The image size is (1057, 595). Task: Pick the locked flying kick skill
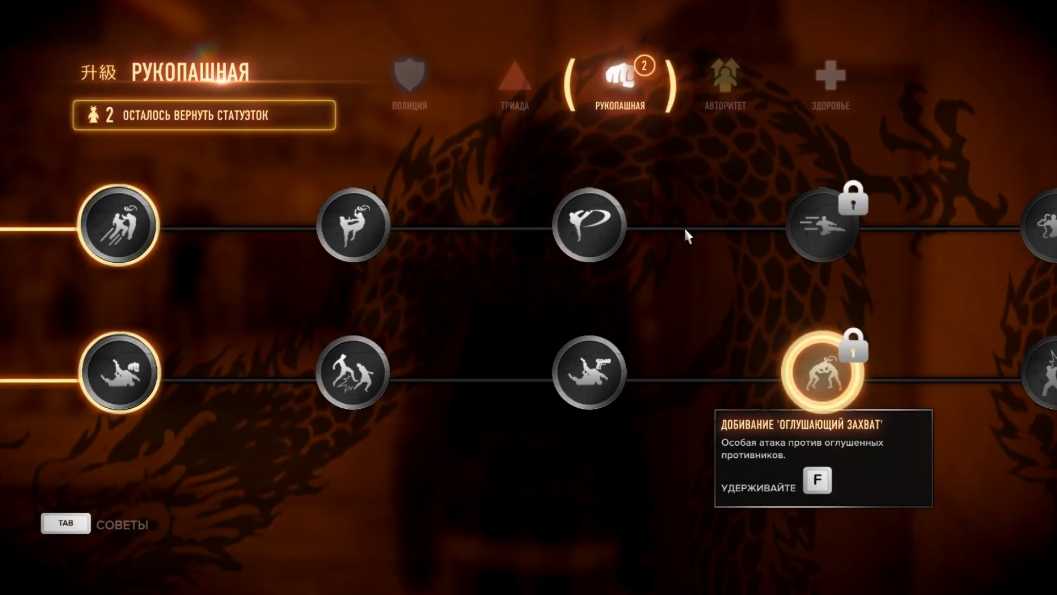(x=822, y=226)
